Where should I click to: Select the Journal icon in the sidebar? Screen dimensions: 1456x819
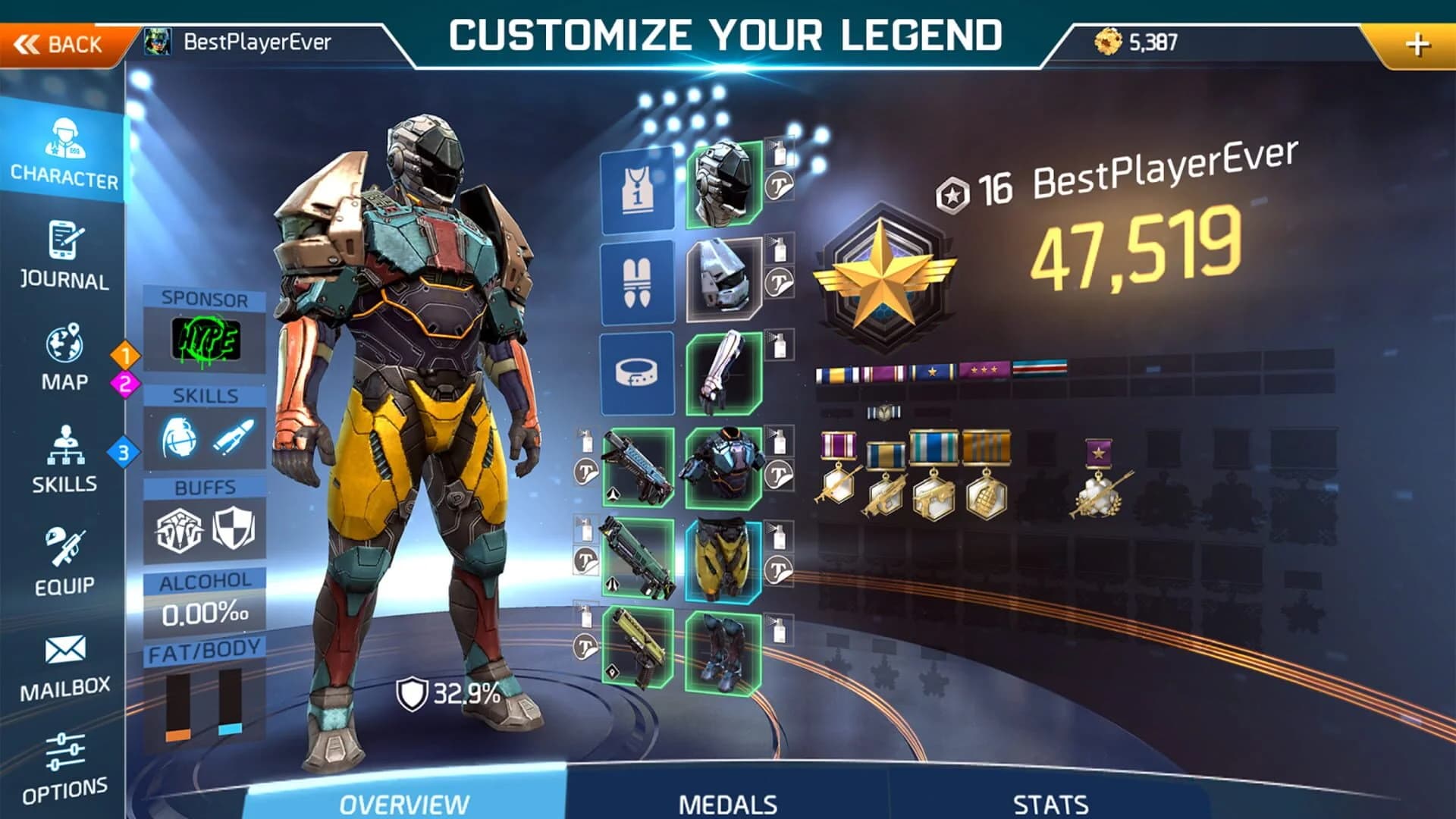click(x=64, y=254)
